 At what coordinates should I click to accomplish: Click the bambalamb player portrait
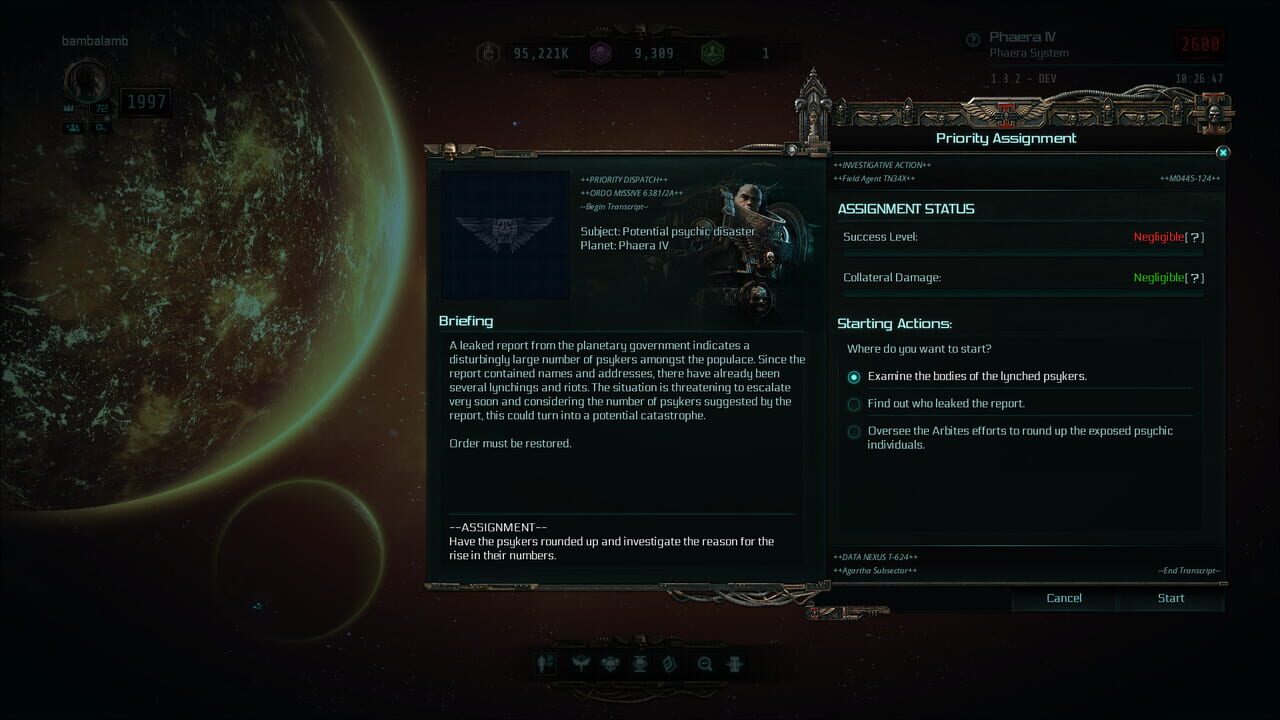click(86, 80)
